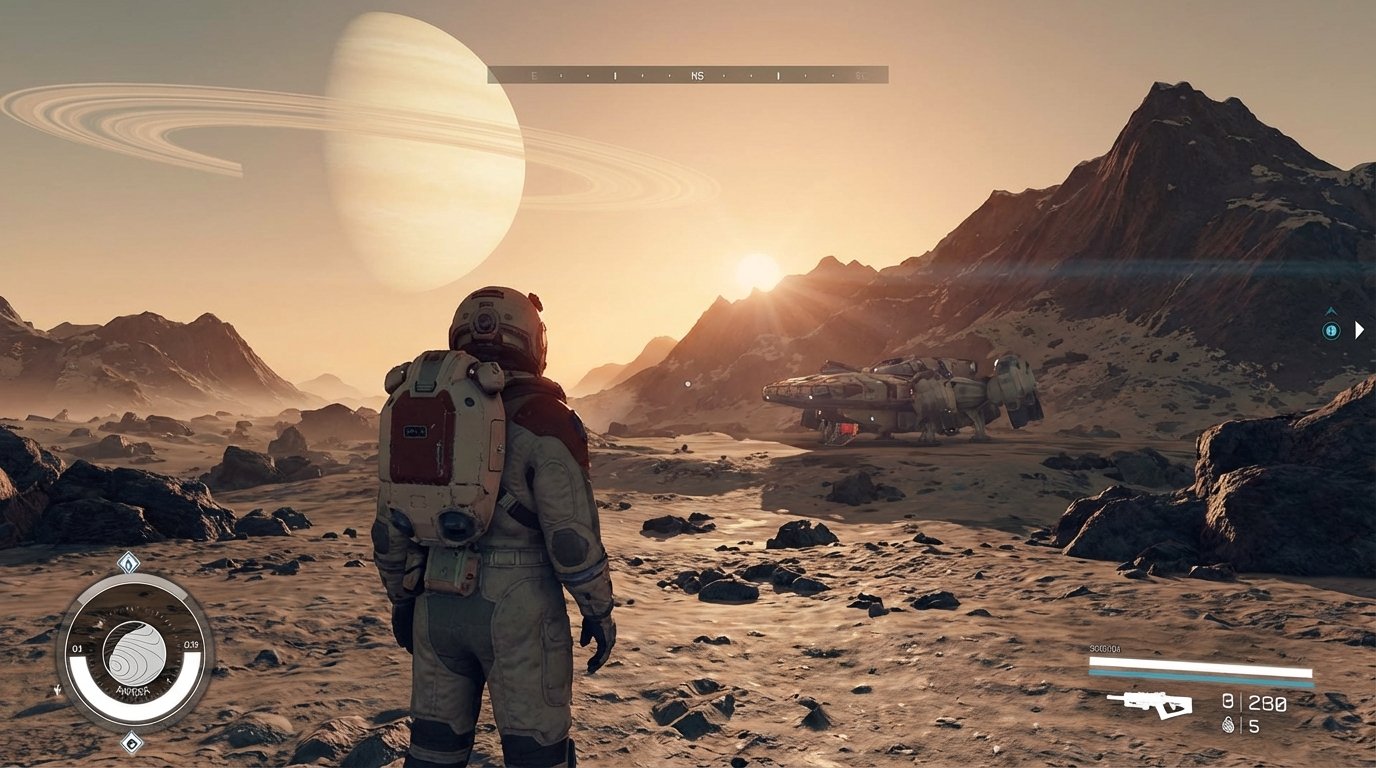Click the small downward arrow beside the scanner
The width and height of the screenshot is (1376, 768).
(x=57, y=690)
